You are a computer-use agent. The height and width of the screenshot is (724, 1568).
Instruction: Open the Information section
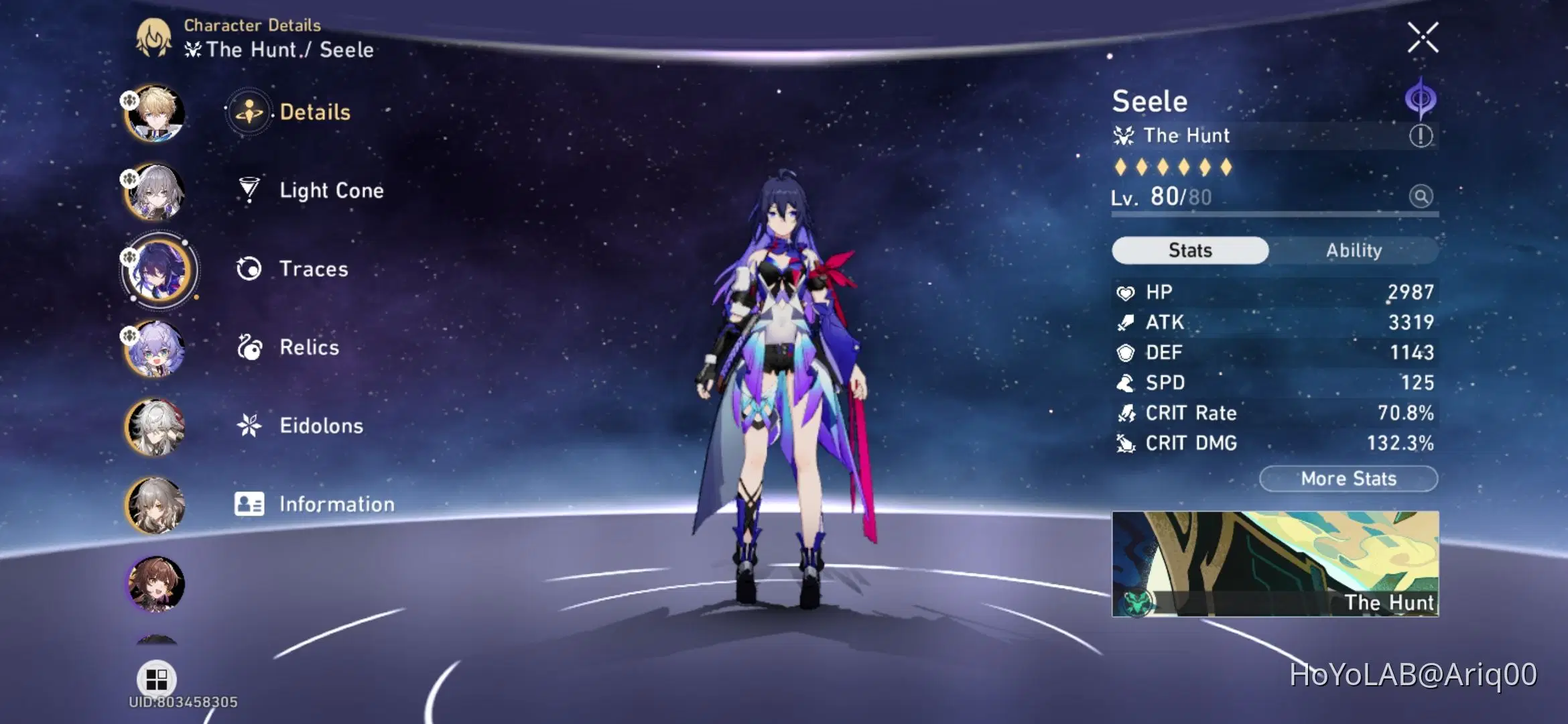pos(337,504)
